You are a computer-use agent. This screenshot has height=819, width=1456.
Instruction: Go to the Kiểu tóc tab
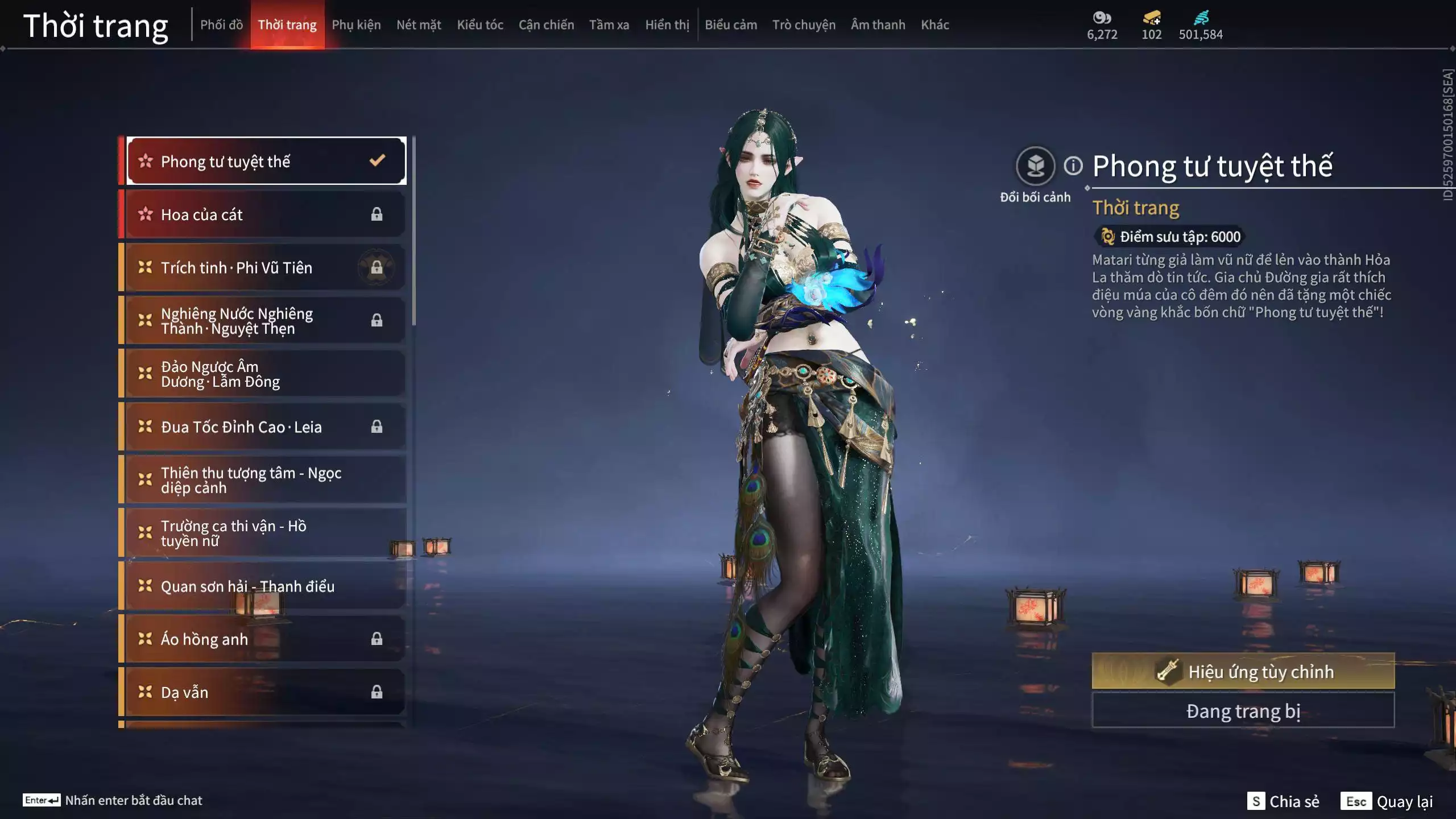point(480,25)
